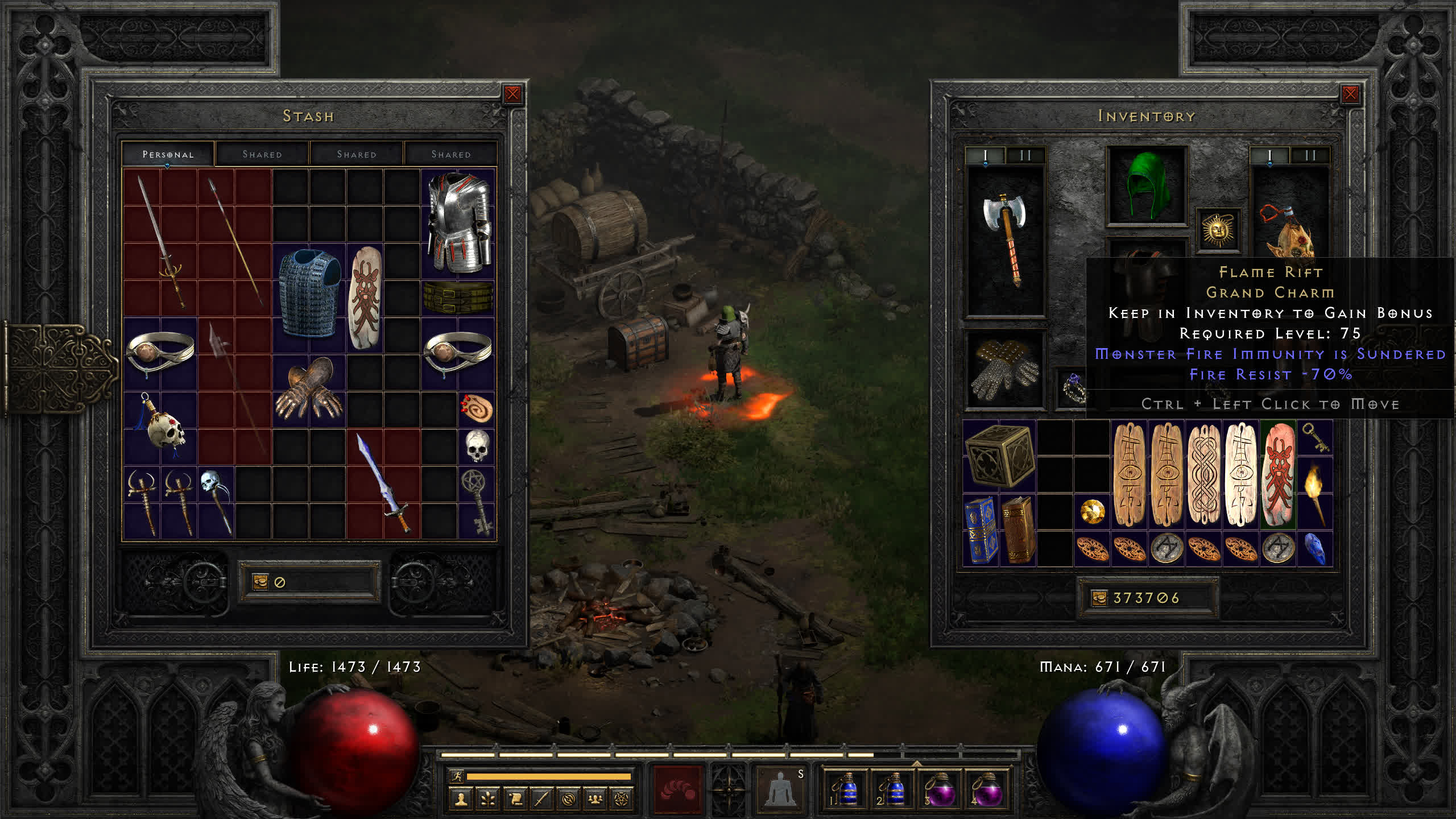Select the equipped double axe weapon slot
The height and width of the screenshot is (819, 1456).
point(1006,239)
